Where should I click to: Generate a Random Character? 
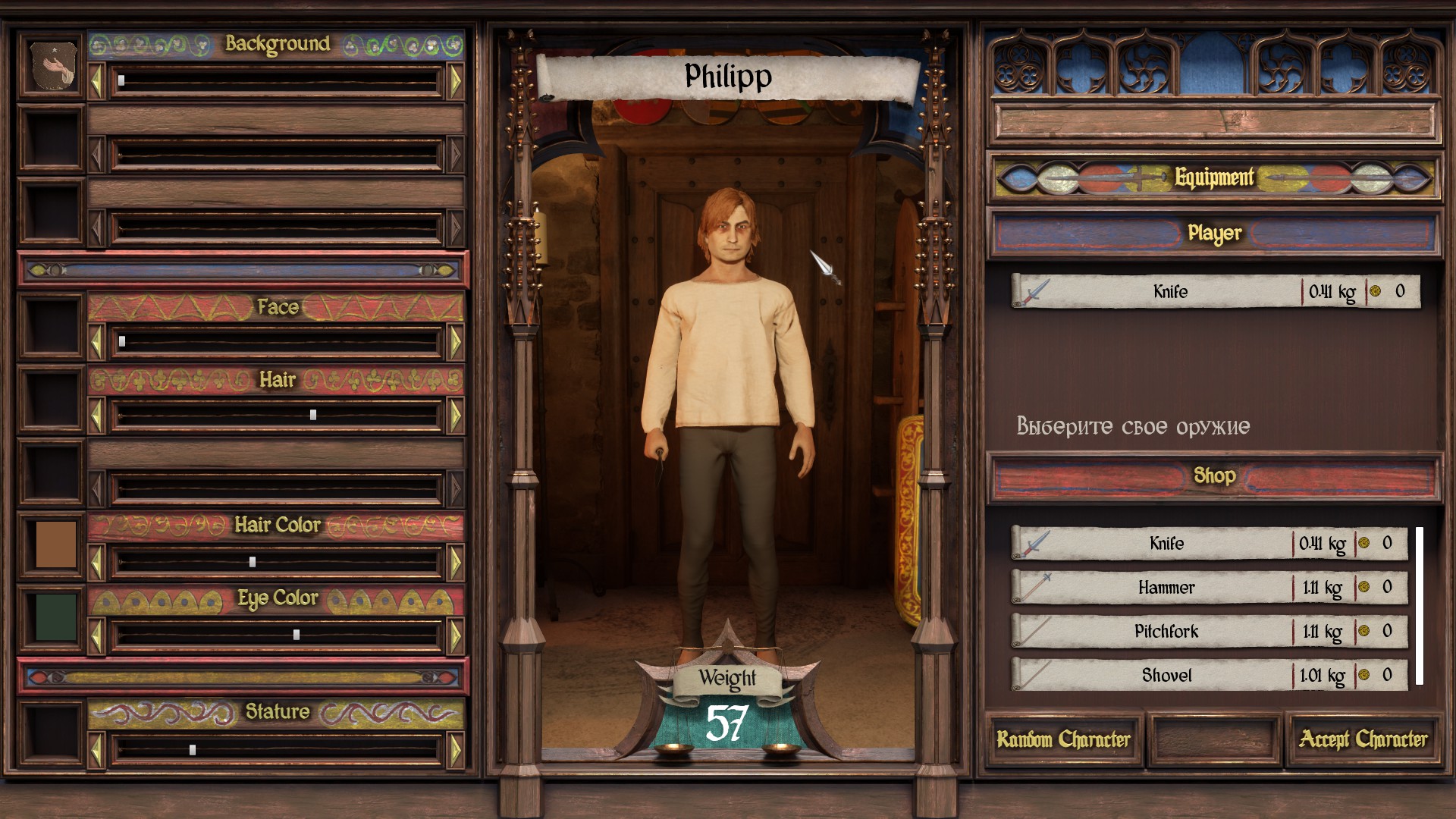tap(1063, 739)
